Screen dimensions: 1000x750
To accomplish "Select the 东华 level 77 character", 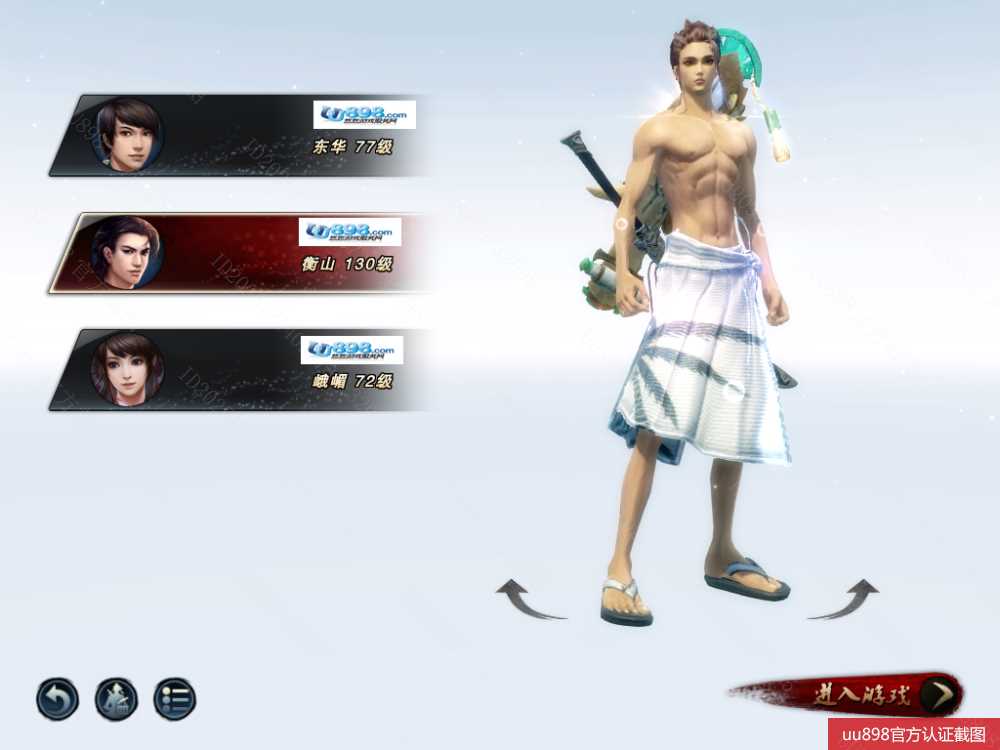I will (240, 136).
